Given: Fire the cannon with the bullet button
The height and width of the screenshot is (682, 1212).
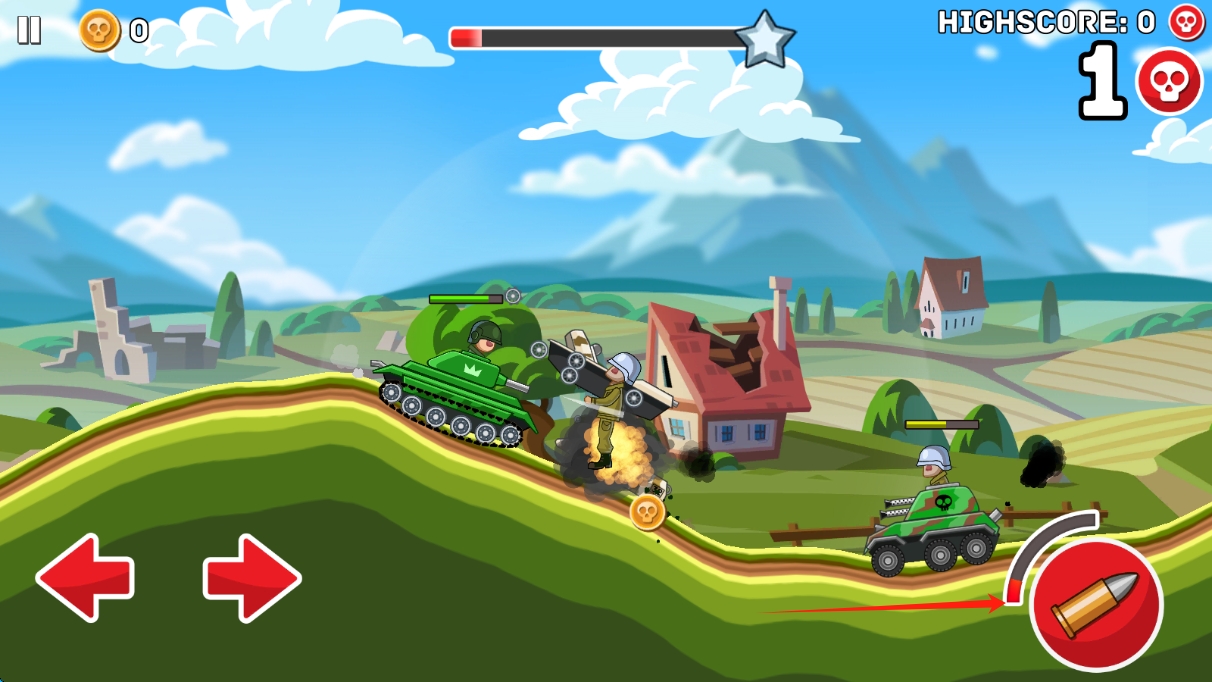Looking at the screenshot, I should point(1096,605).
